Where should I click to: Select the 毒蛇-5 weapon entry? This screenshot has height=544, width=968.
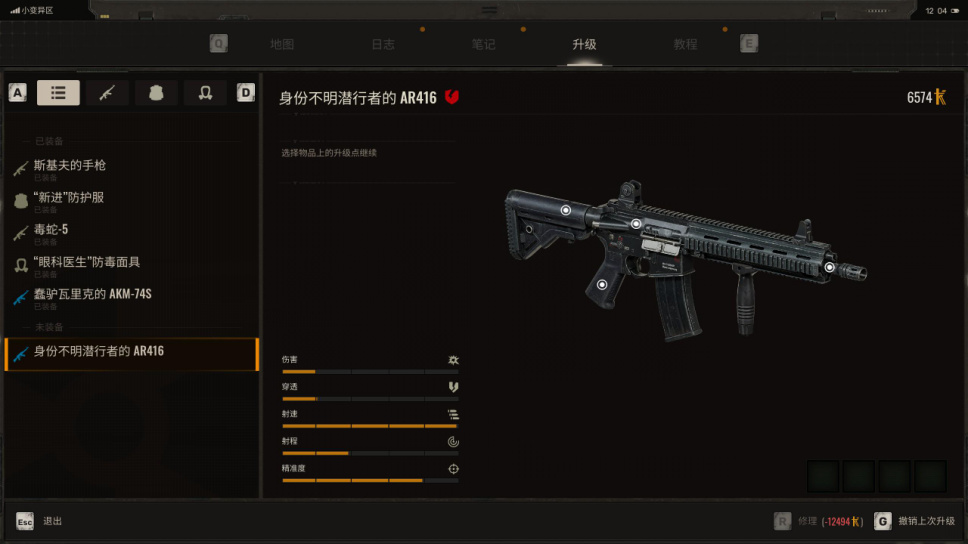pyautogui.click(x=51, y=230)
